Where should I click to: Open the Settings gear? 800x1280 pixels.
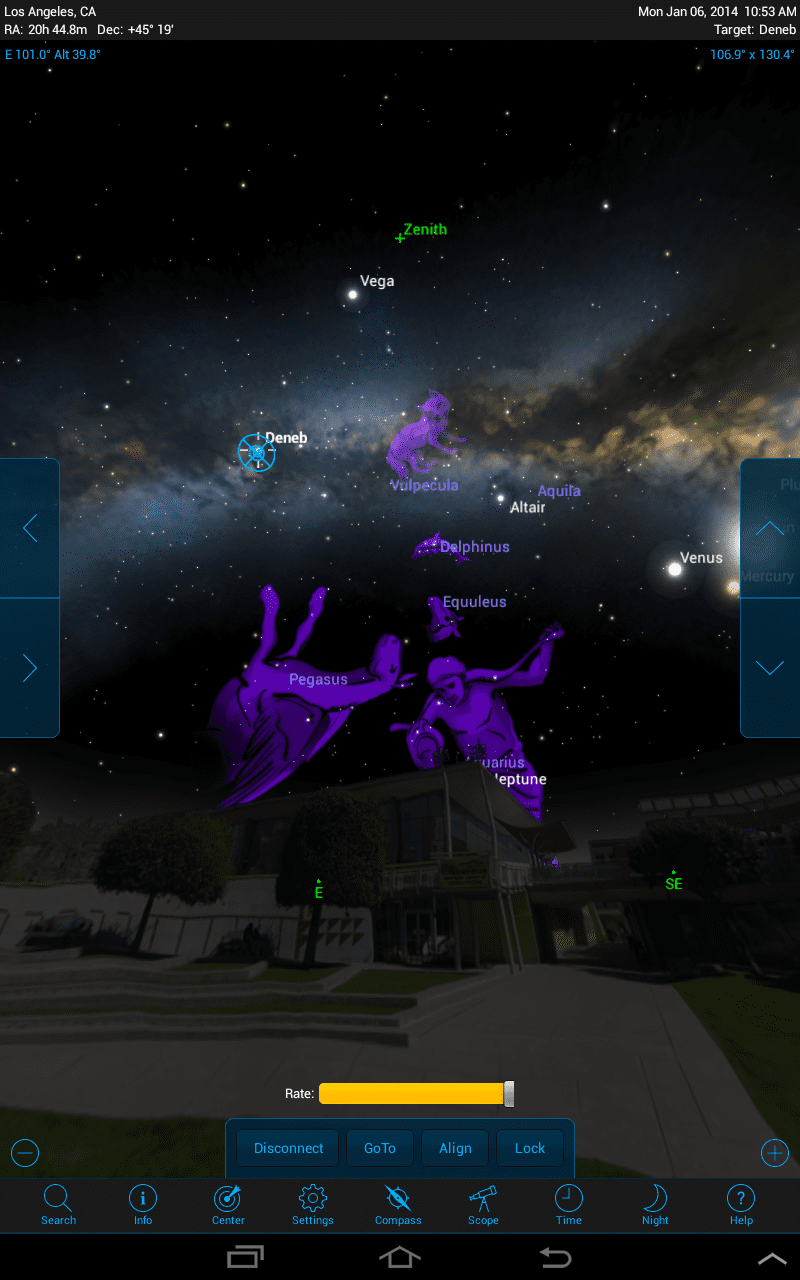tap(313, 1204)
